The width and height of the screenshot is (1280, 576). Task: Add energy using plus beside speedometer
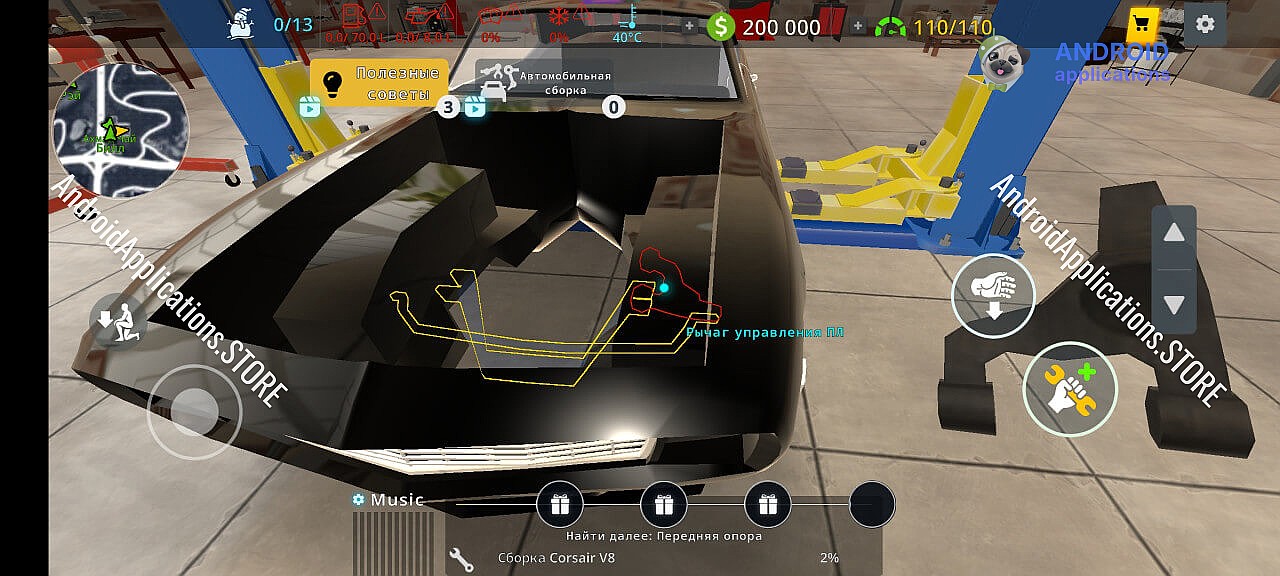coord(857,27)
